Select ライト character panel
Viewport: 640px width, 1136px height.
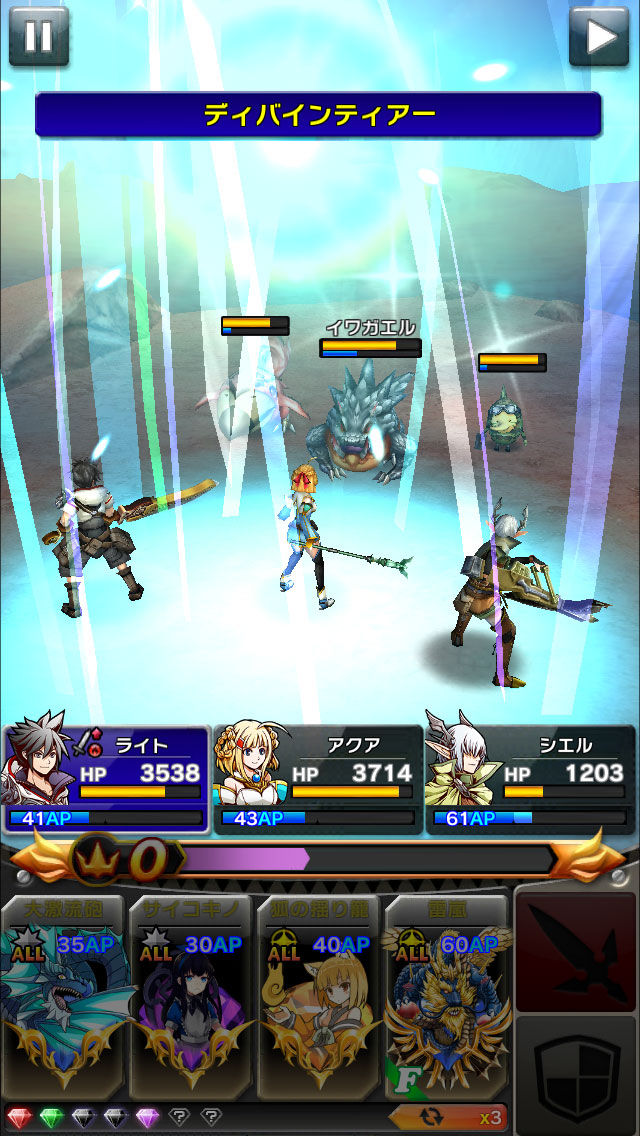[107, 779]
